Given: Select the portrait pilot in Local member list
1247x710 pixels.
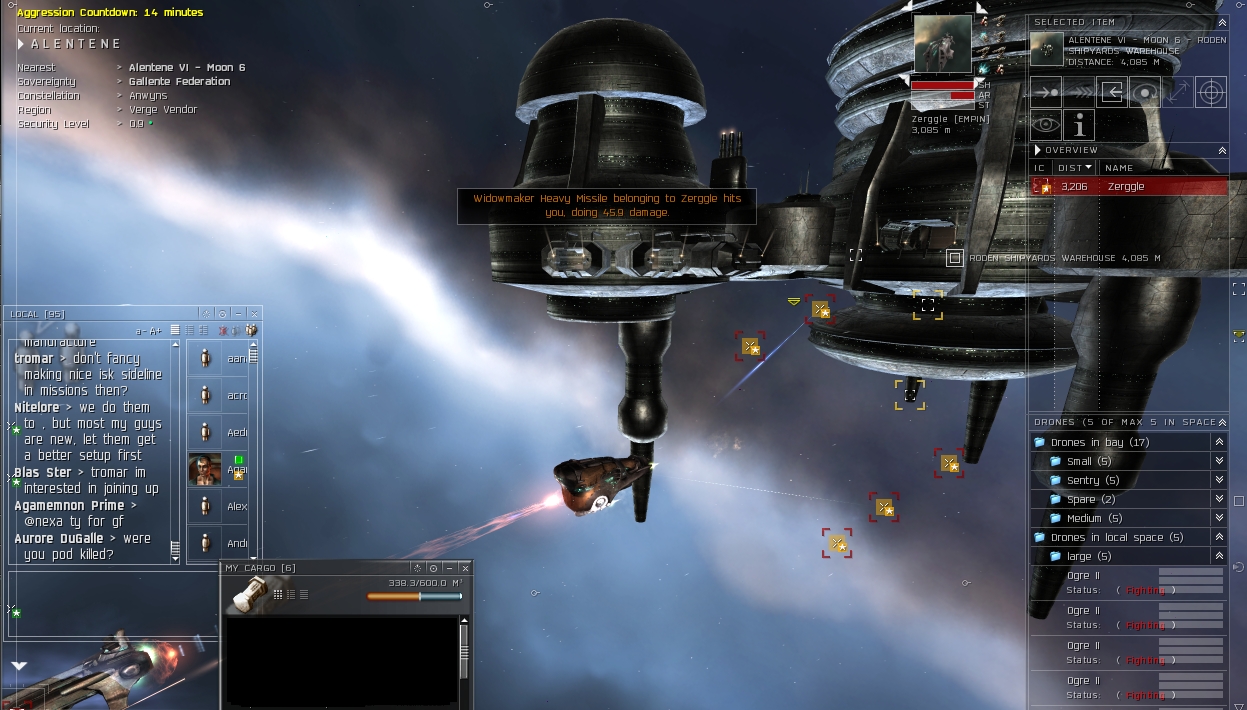Looking at the screenshot, I should tap(205, 469).
